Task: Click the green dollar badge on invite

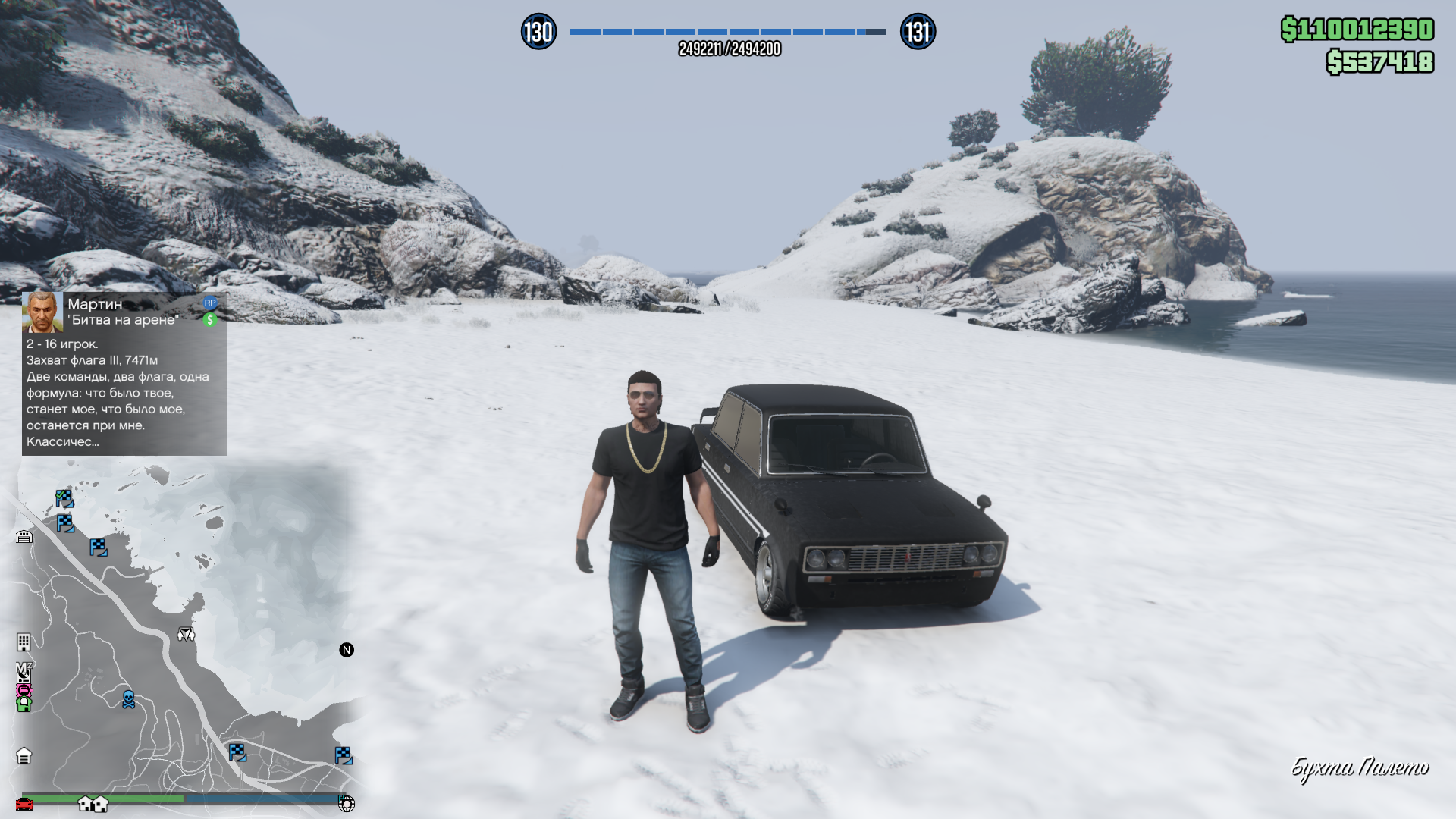Action: click(210, 320)
